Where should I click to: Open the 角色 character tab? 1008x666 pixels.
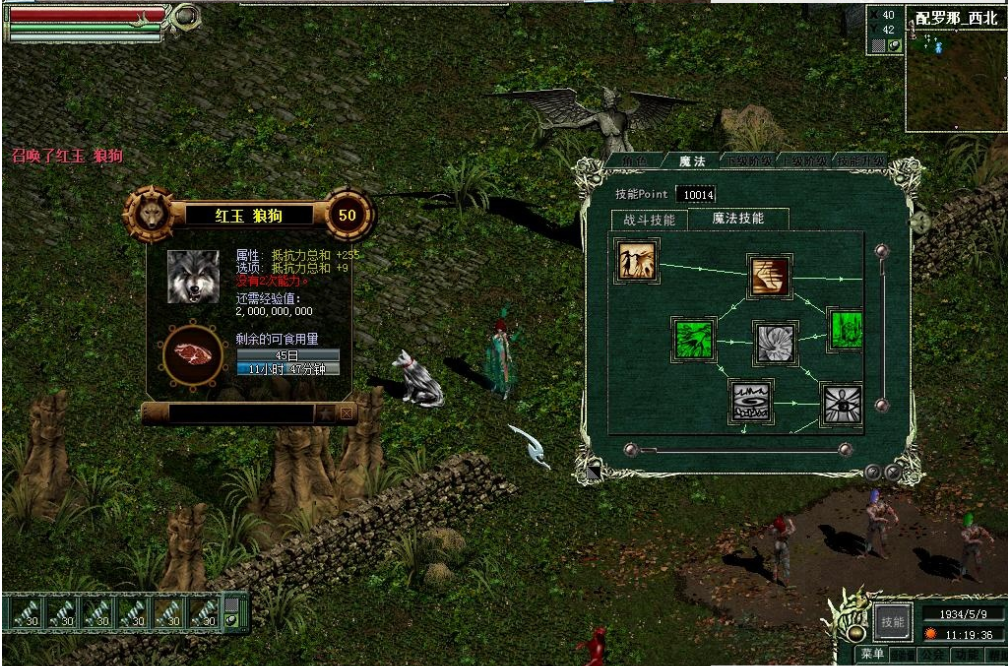[x=636, y=161]
